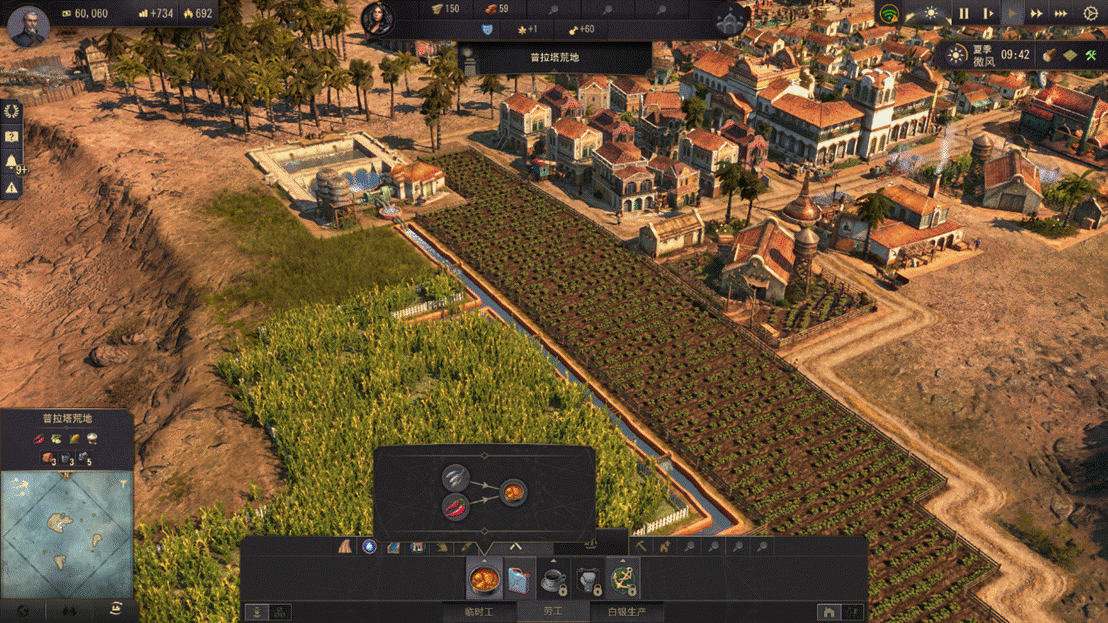Open the female character portrait at top
The height and width of the screenshot is (623, 1108).
pos(377,18)
